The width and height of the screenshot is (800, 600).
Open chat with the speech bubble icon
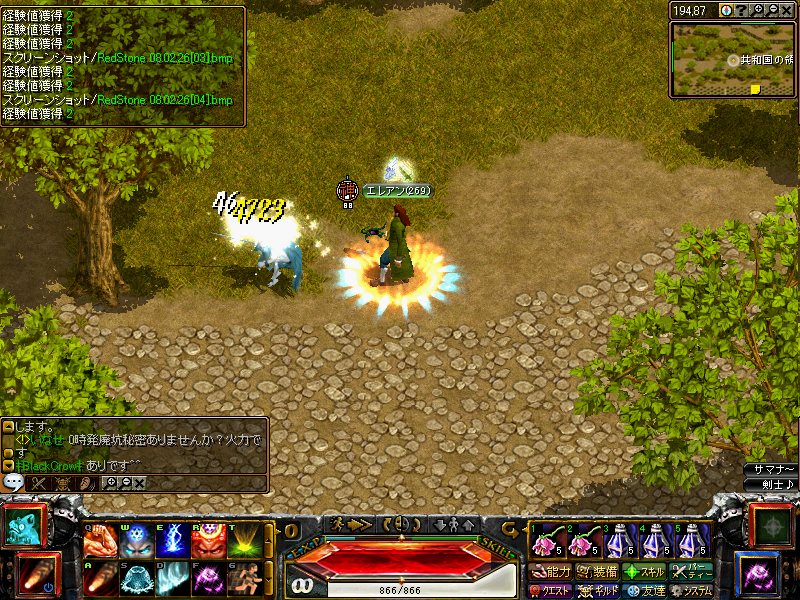[14, 482]
